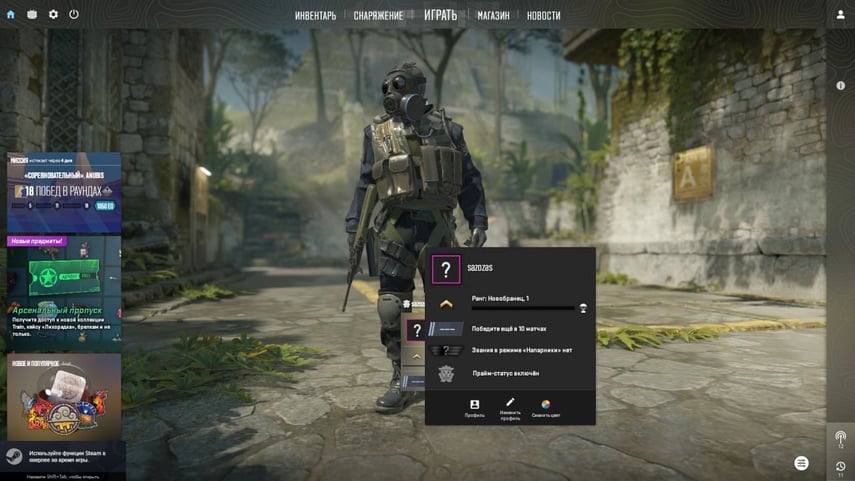Image resolution: width=855 pixels, height=481 pixels.
Task: Click the sazozas avatar in the popup
Action: (446, 269)
